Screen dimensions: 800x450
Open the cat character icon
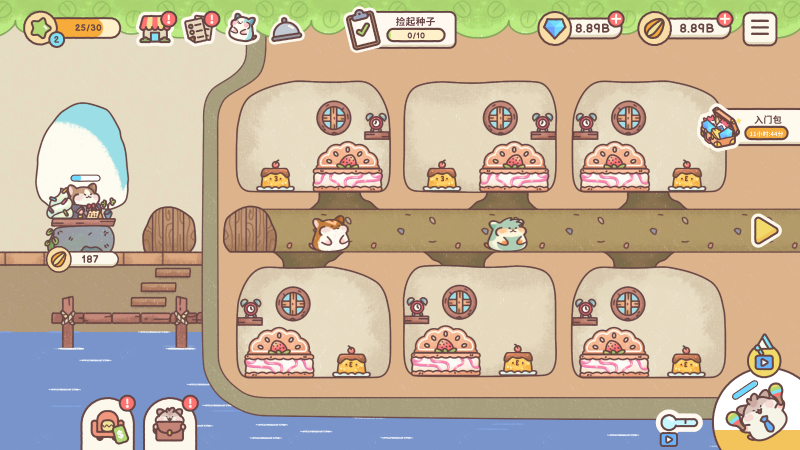point(242,27)
